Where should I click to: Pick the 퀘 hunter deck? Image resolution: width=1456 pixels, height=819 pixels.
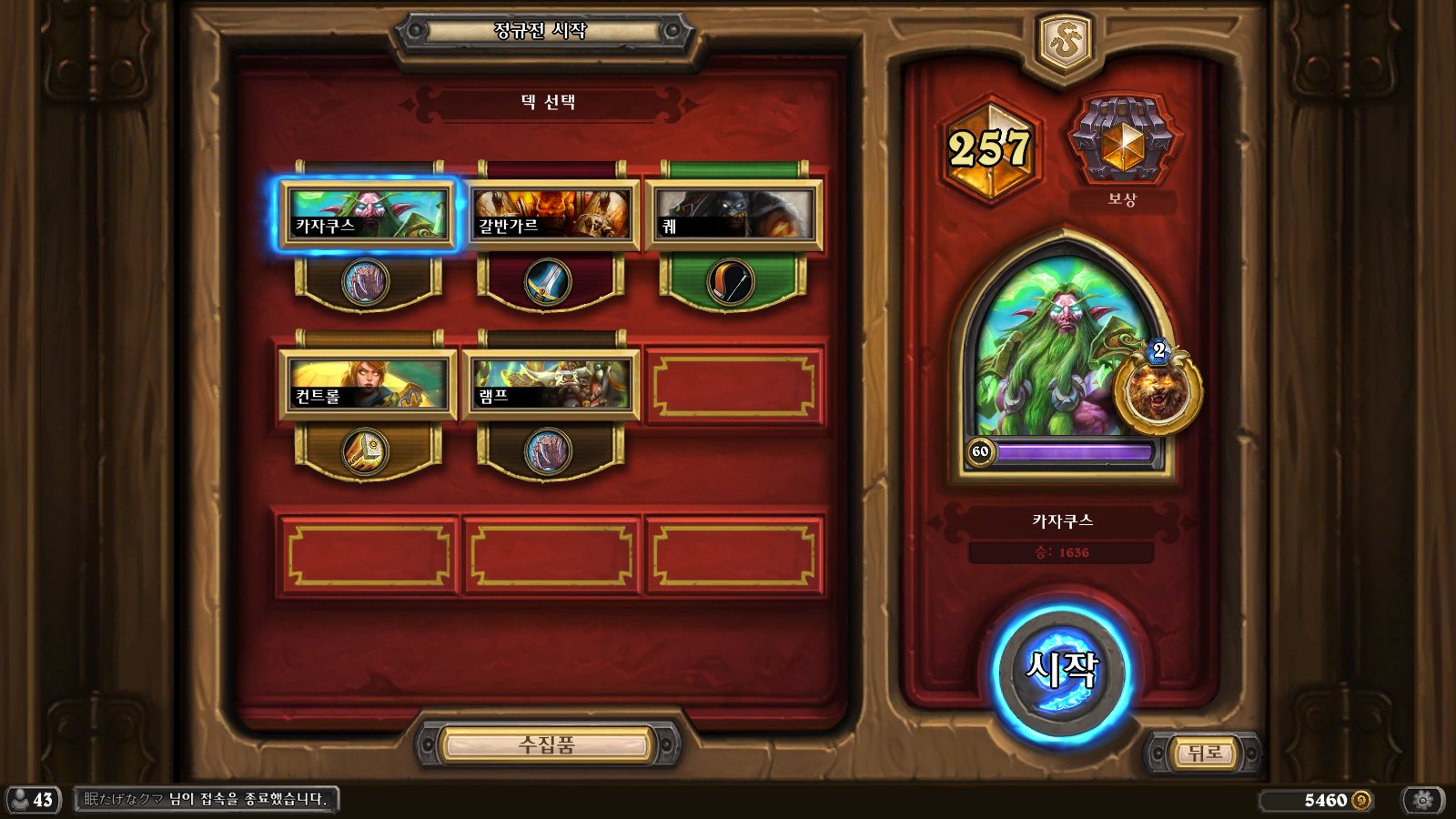coord(733,216)
